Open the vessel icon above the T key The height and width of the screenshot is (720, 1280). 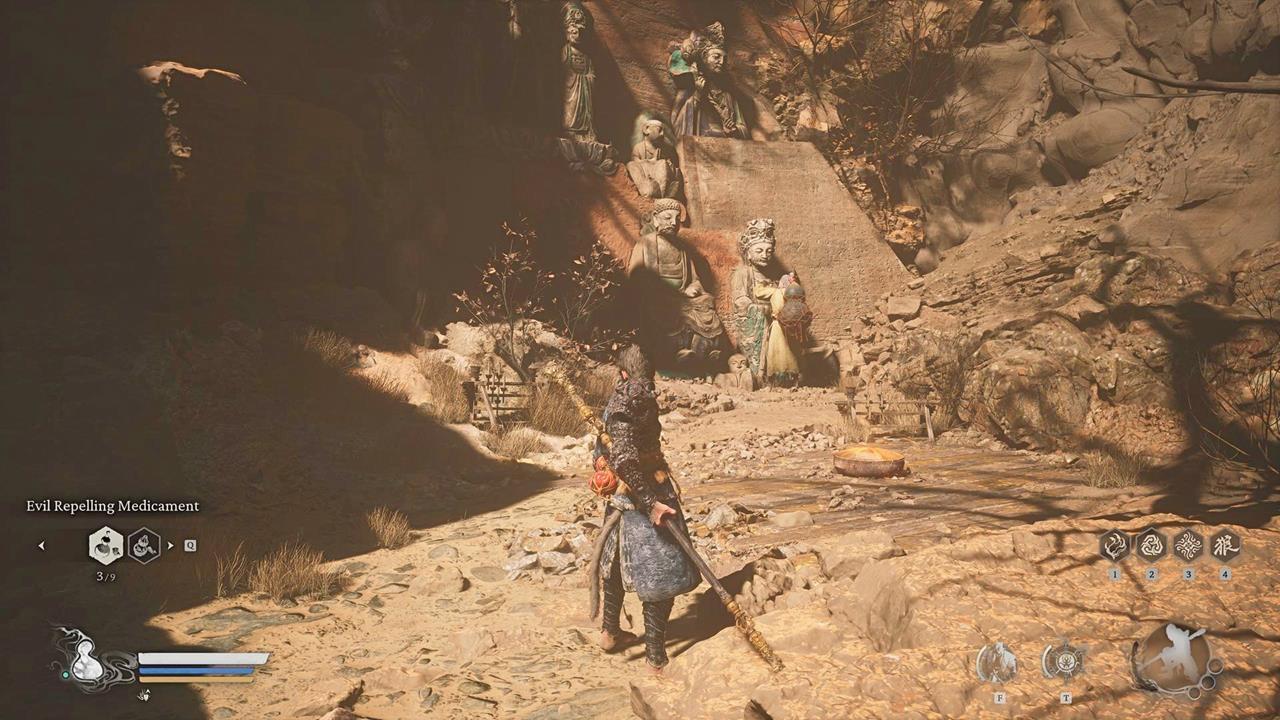(x=1066, y=664)
